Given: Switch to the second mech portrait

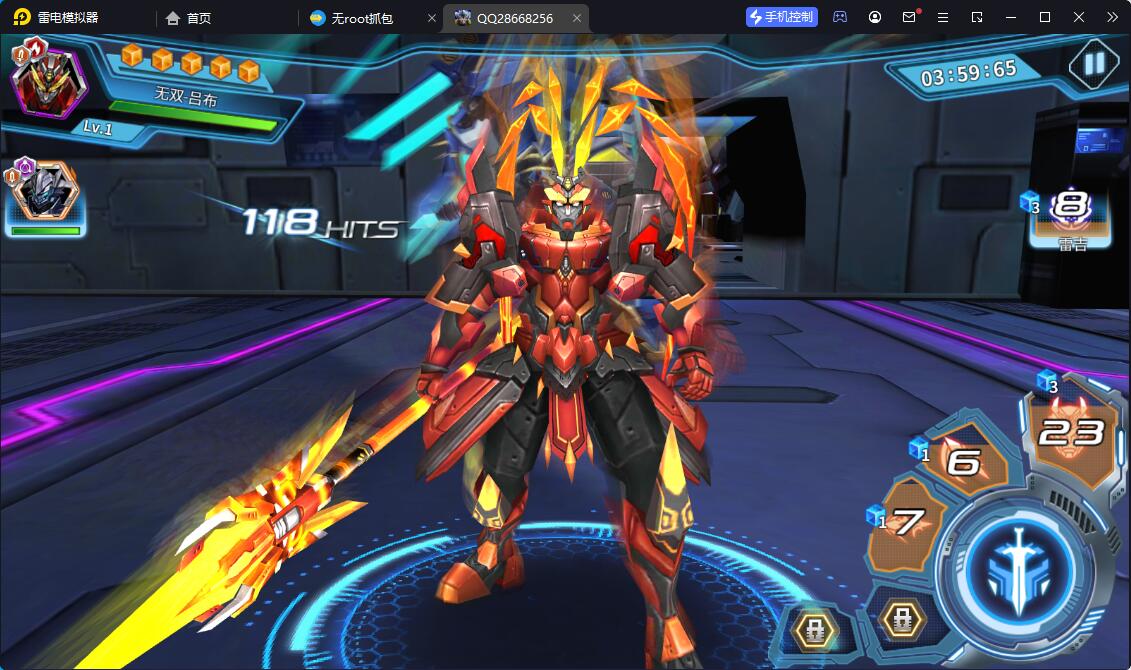Looking at the screenshot, I should click(46, 195).
